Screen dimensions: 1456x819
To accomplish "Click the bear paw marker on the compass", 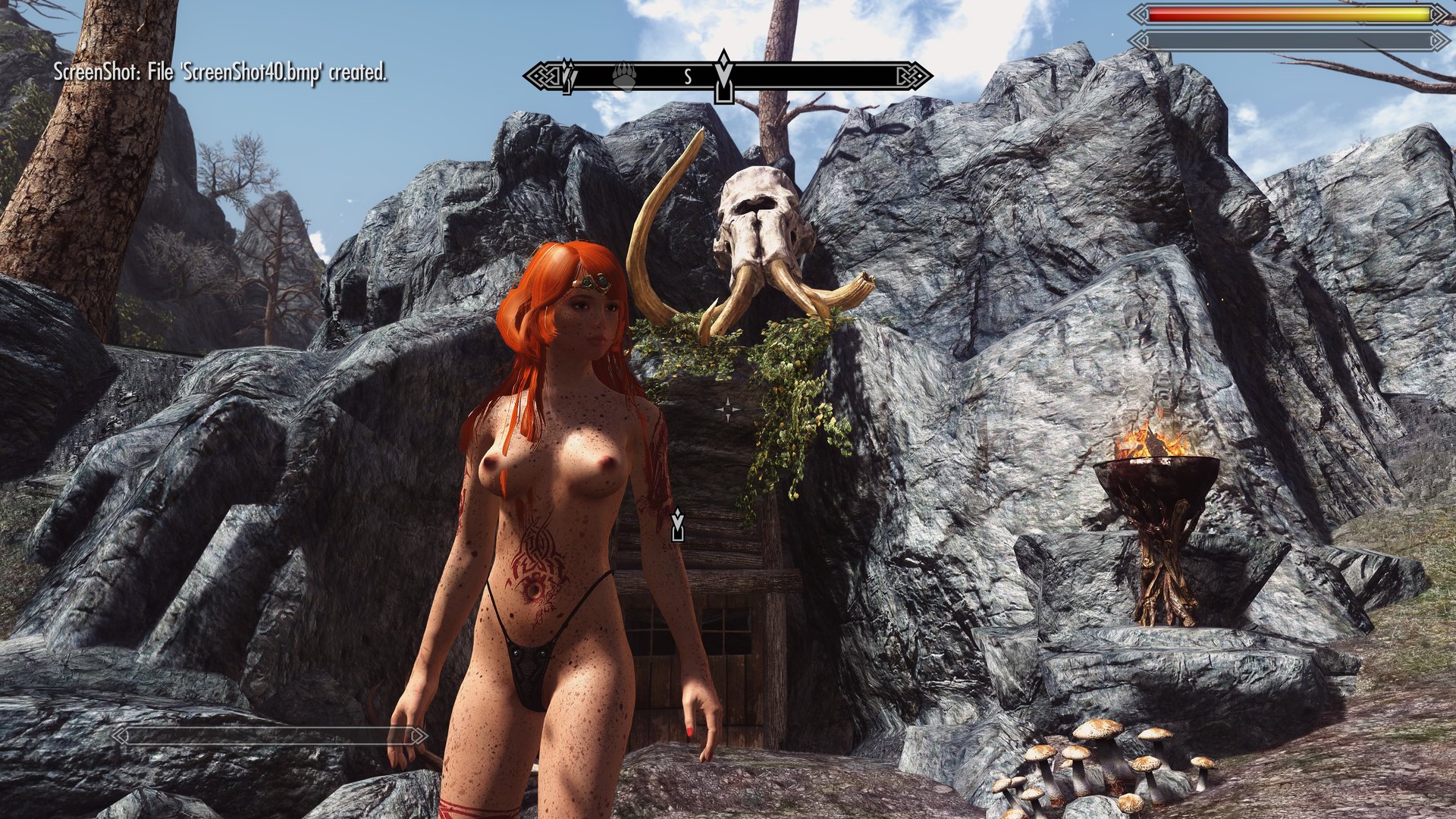I will [624, 76].
